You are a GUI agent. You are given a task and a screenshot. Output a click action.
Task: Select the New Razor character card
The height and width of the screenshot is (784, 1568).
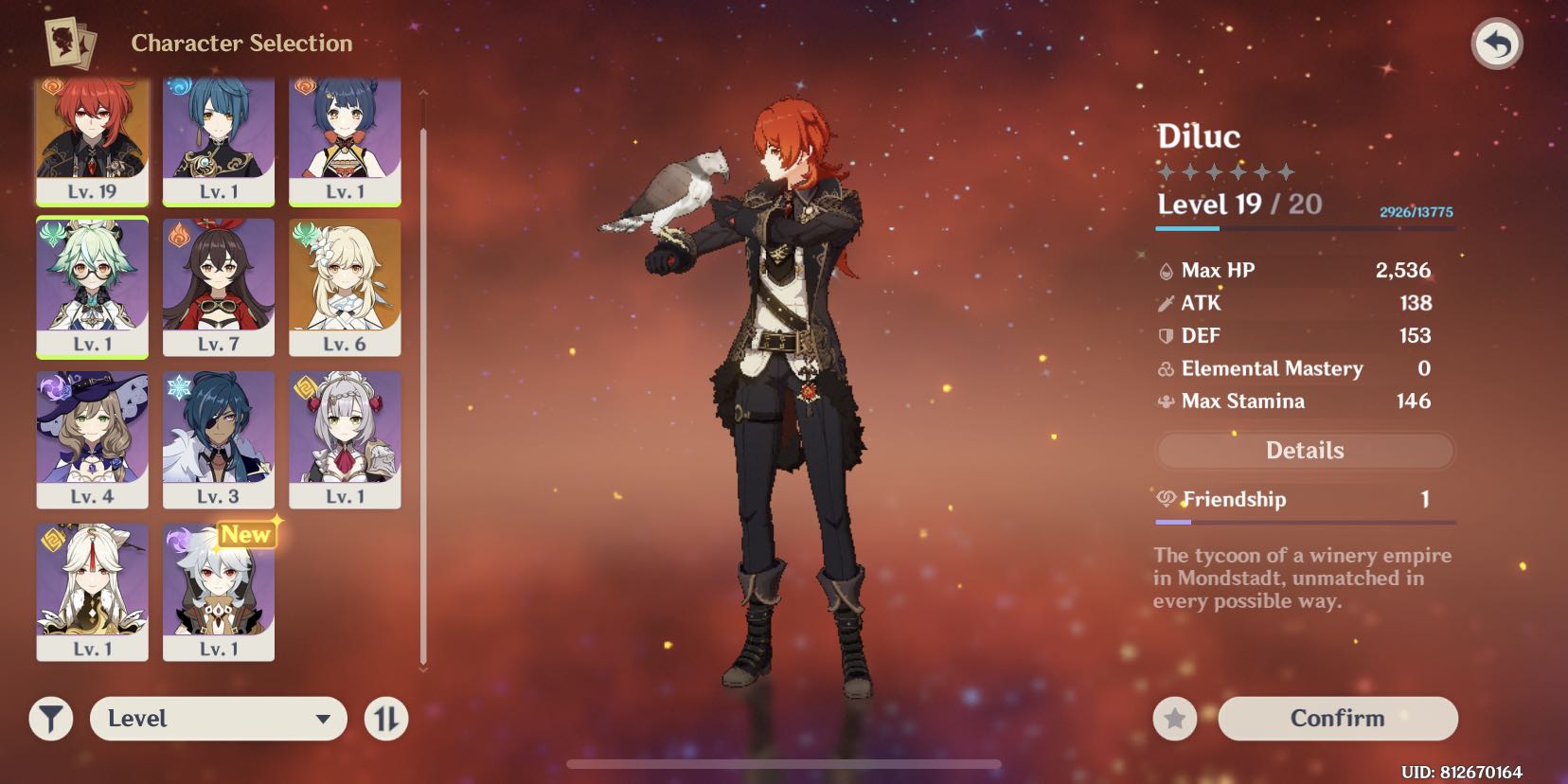[218, 592]
